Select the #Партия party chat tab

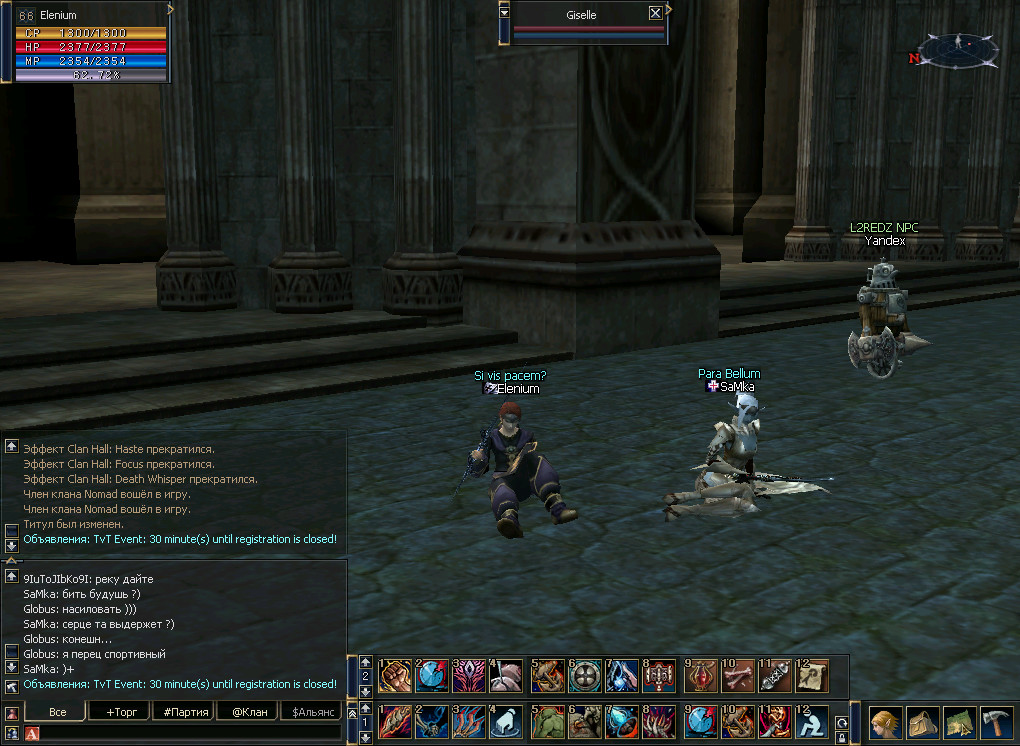(183, 712)
